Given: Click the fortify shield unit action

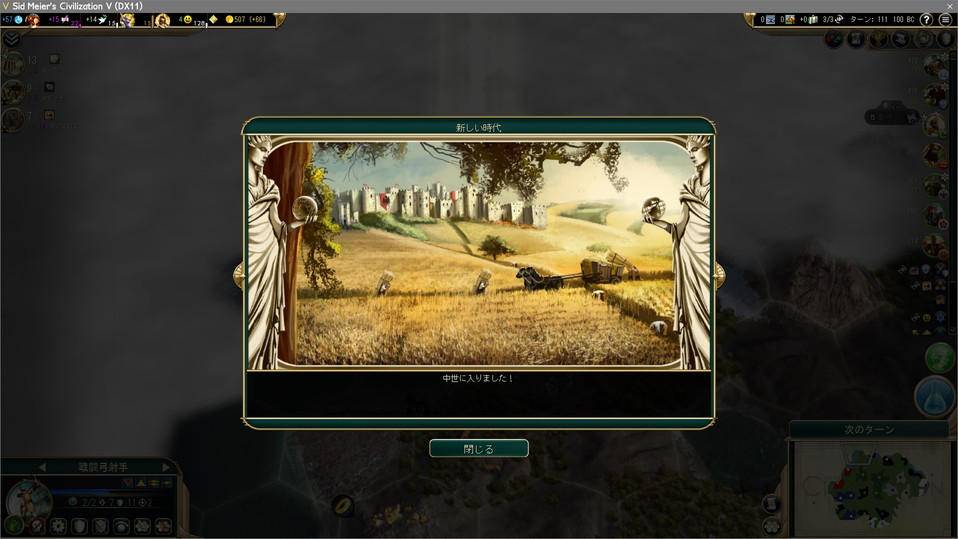Looking at the screenshot, I should 79,525.
